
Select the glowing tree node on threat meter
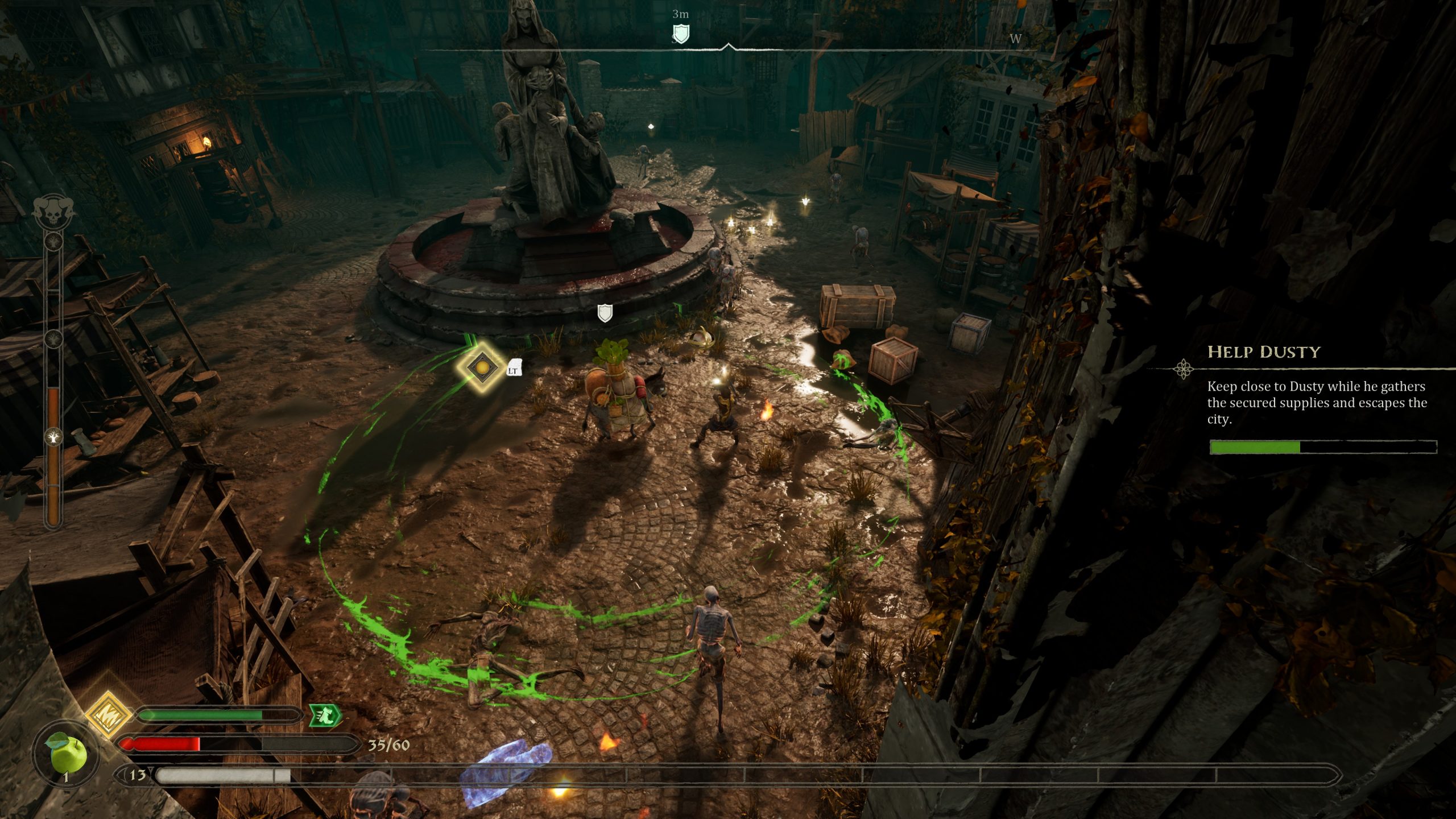[53, 437]
